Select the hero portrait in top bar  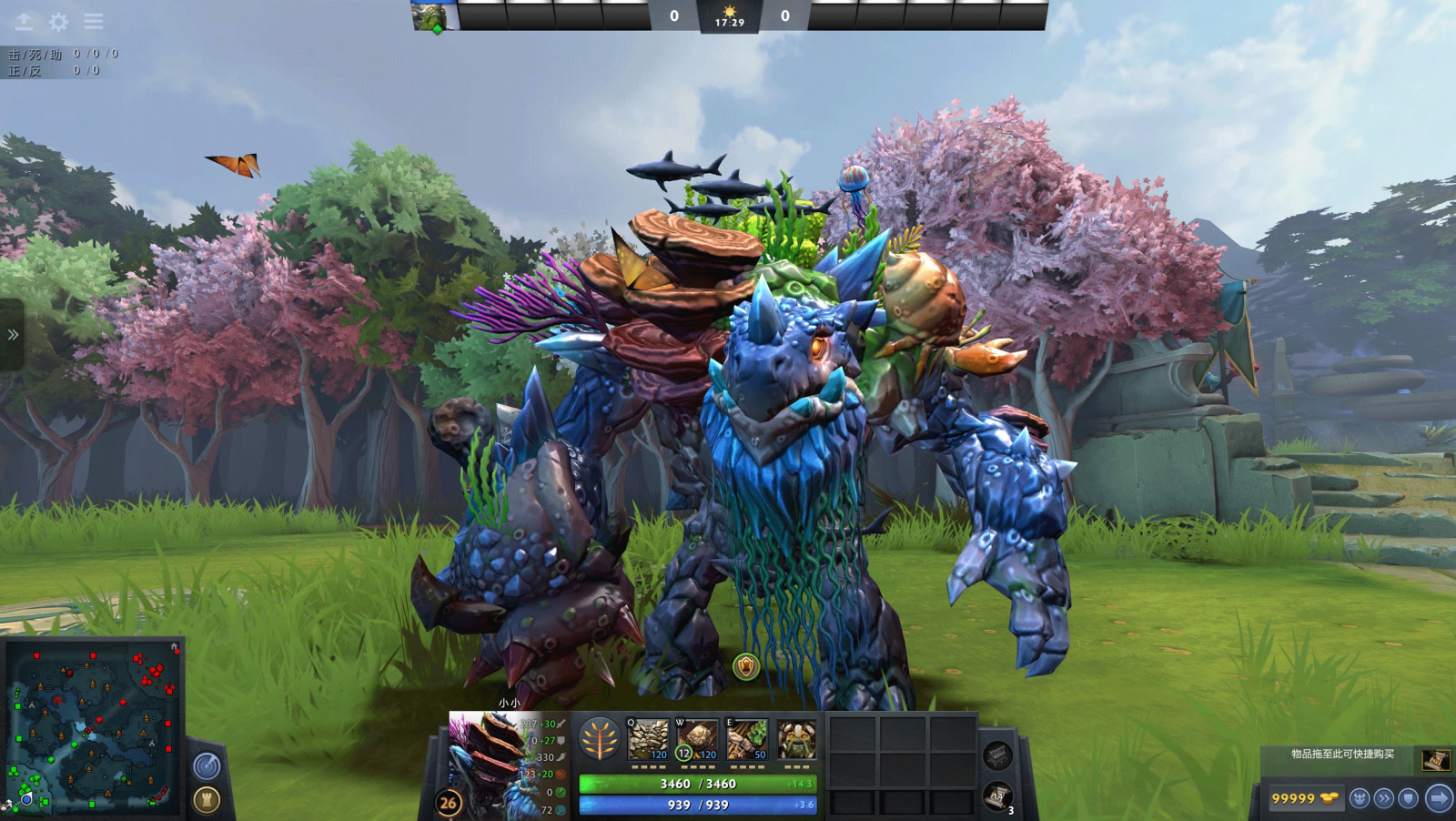[x=434, y=16]
